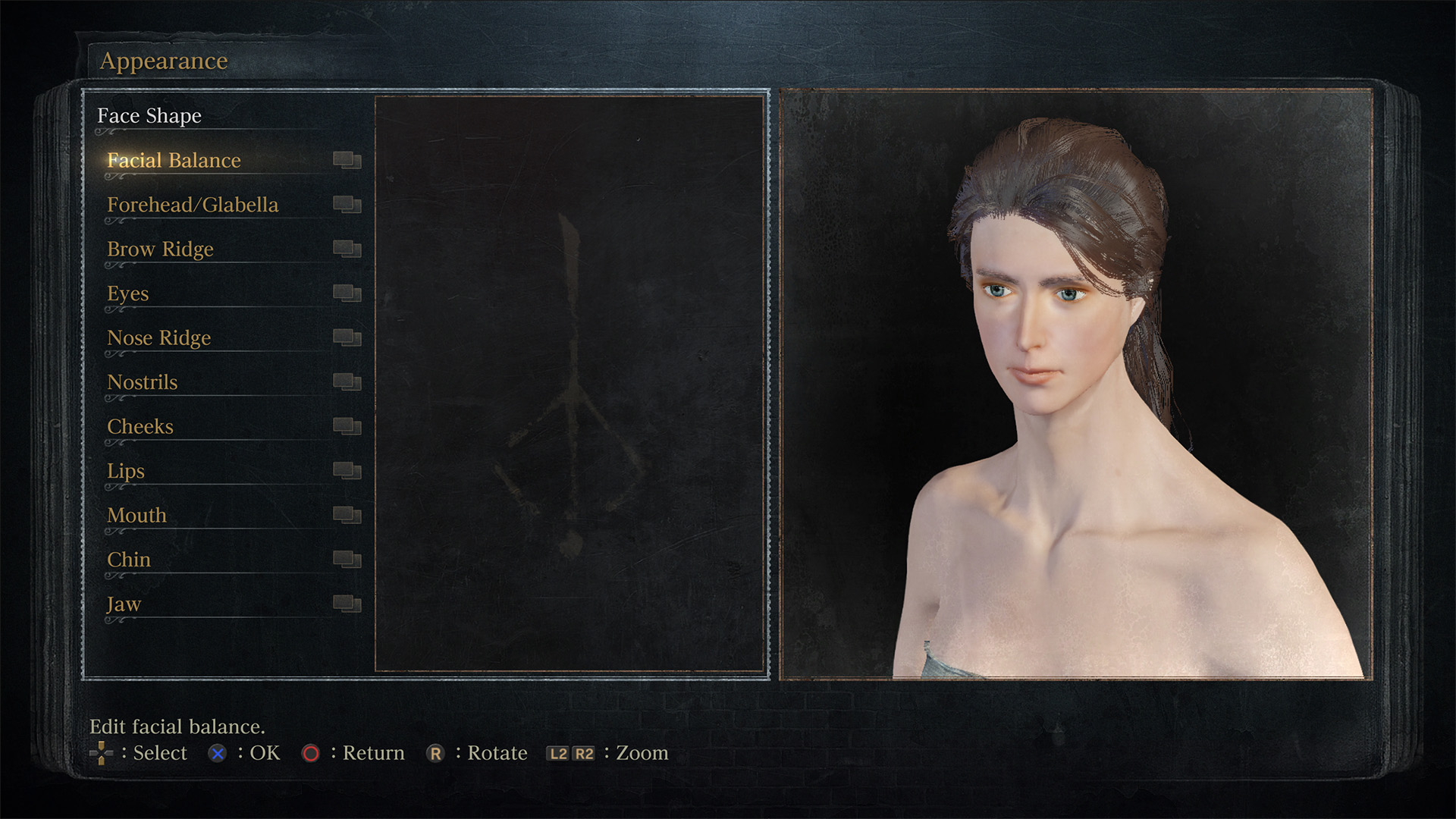Choose Brow Ridge from the list
1456x819 pixels.
click(160, 249)
